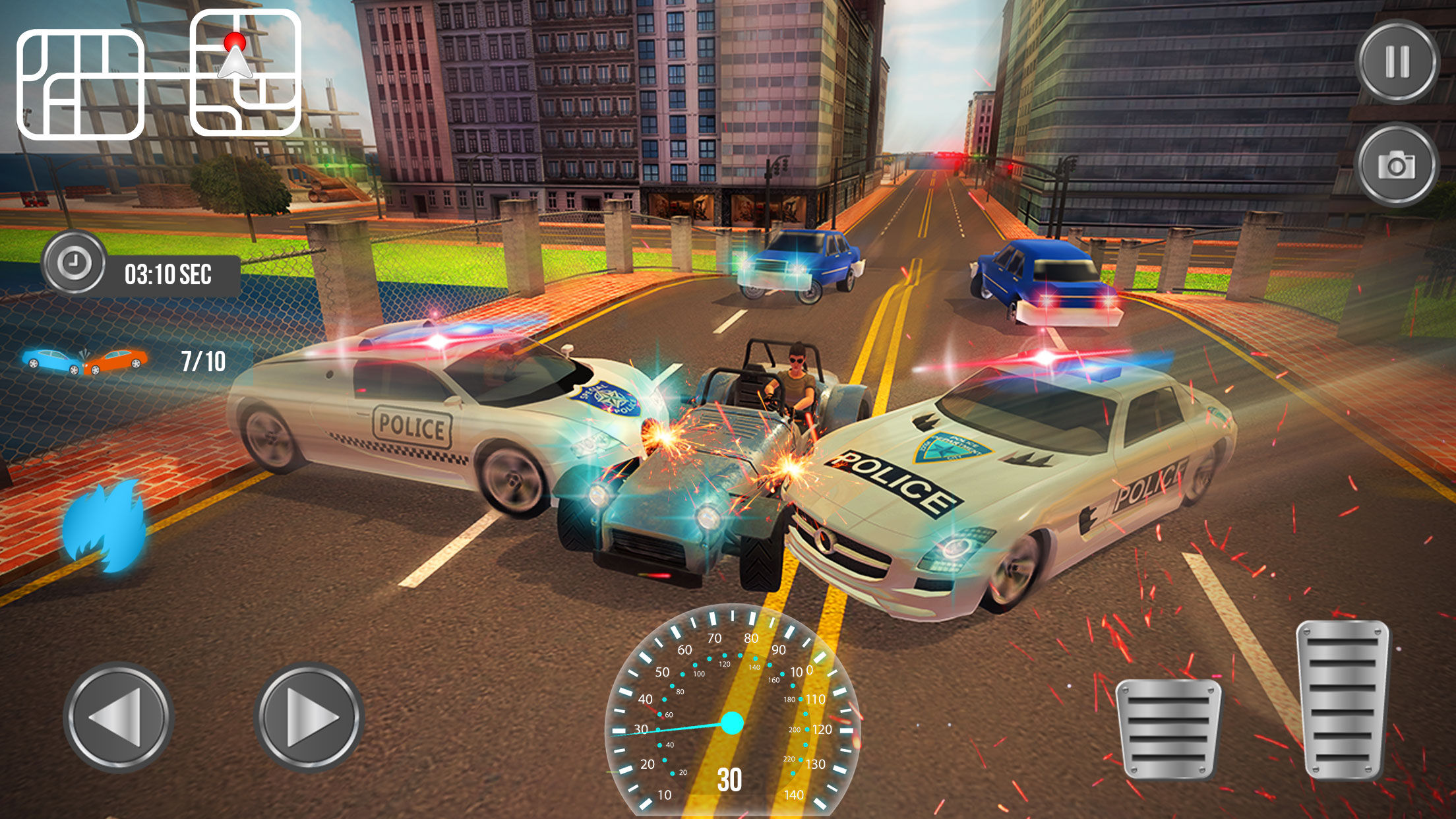The image size is (1456, 819).
Task: Steer left with the left arrow button
Action: click(119, 717)
